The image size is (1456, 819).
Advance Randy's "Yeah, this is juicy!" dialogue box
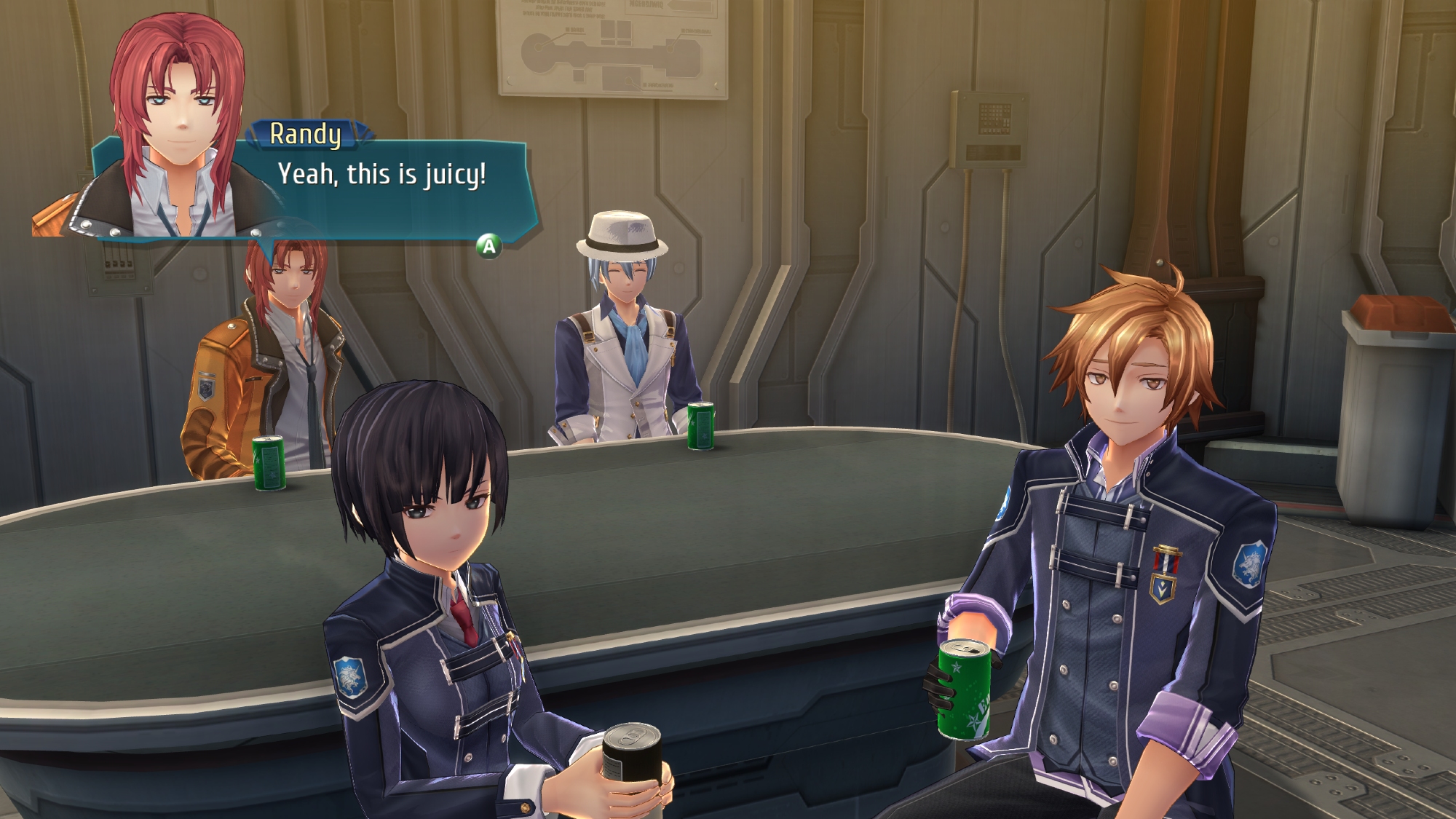tap(489, 246)
